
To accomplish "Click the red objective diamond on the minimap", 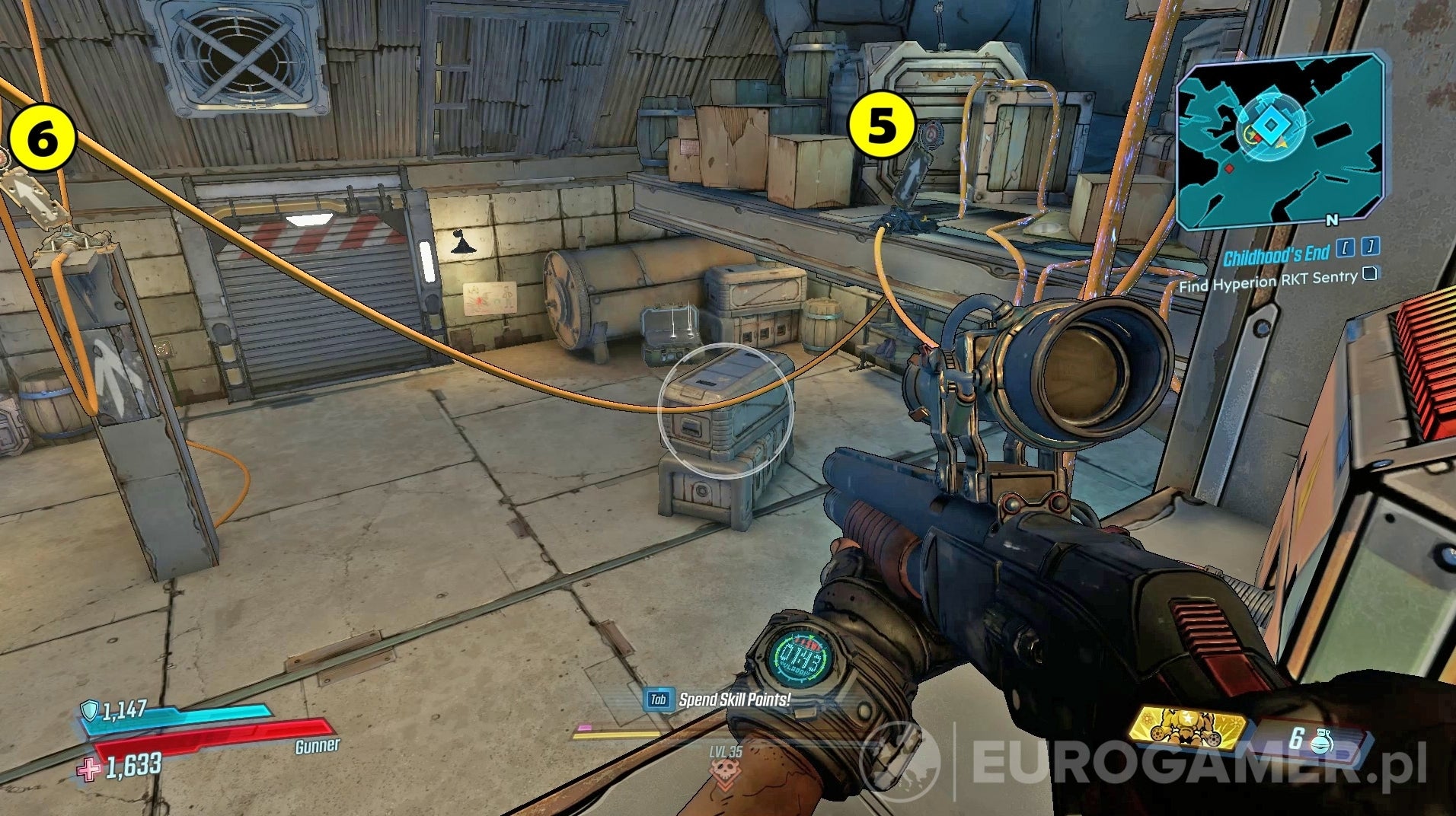I will click(1230, 168).
